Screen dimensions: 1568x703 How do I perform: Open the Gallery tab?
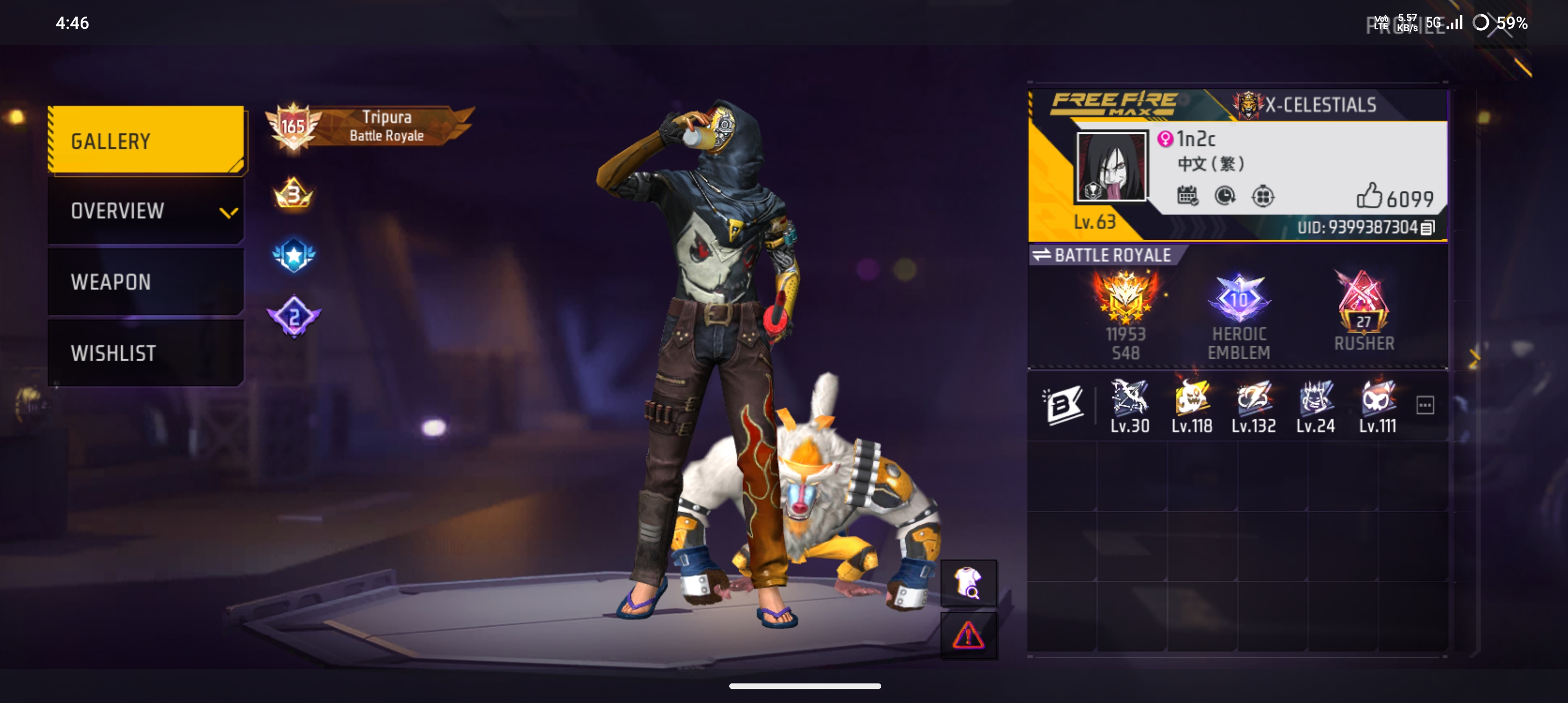tap(146, 141)
